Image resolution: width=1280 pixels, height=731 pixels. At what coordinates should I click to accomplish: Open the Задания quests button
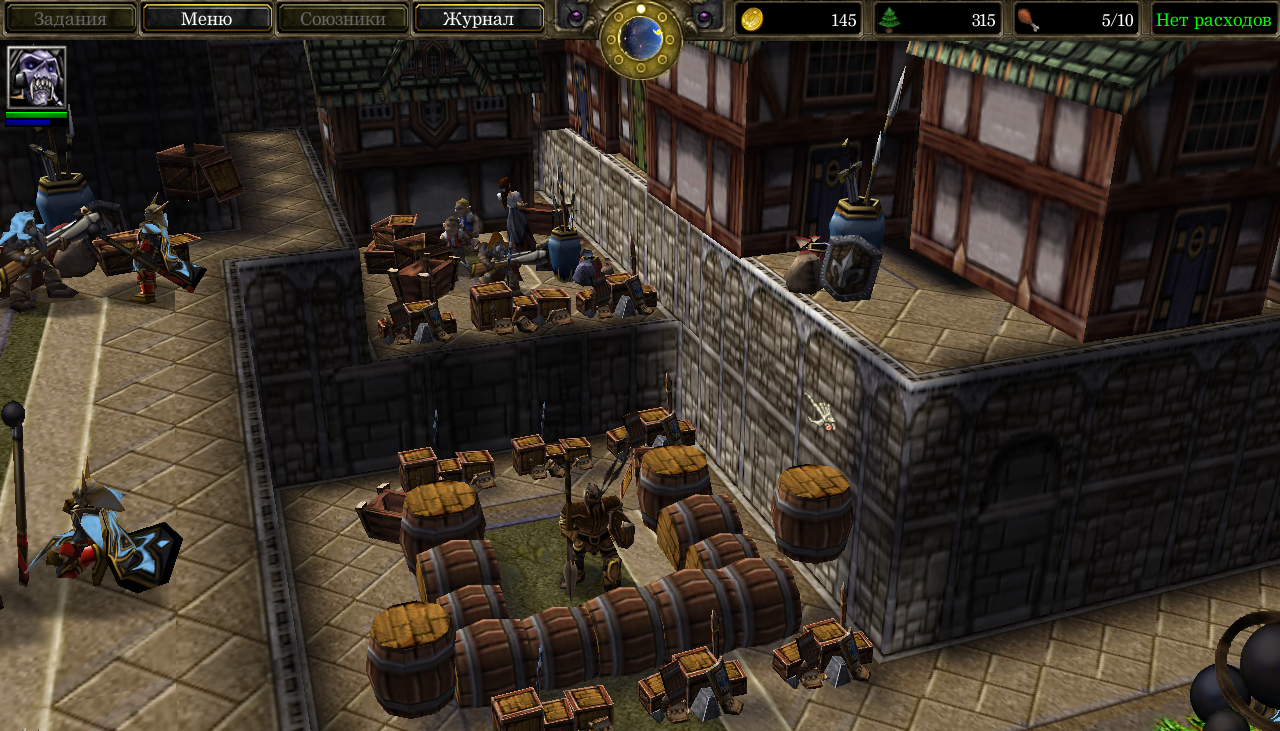click(x=70, y=19)
